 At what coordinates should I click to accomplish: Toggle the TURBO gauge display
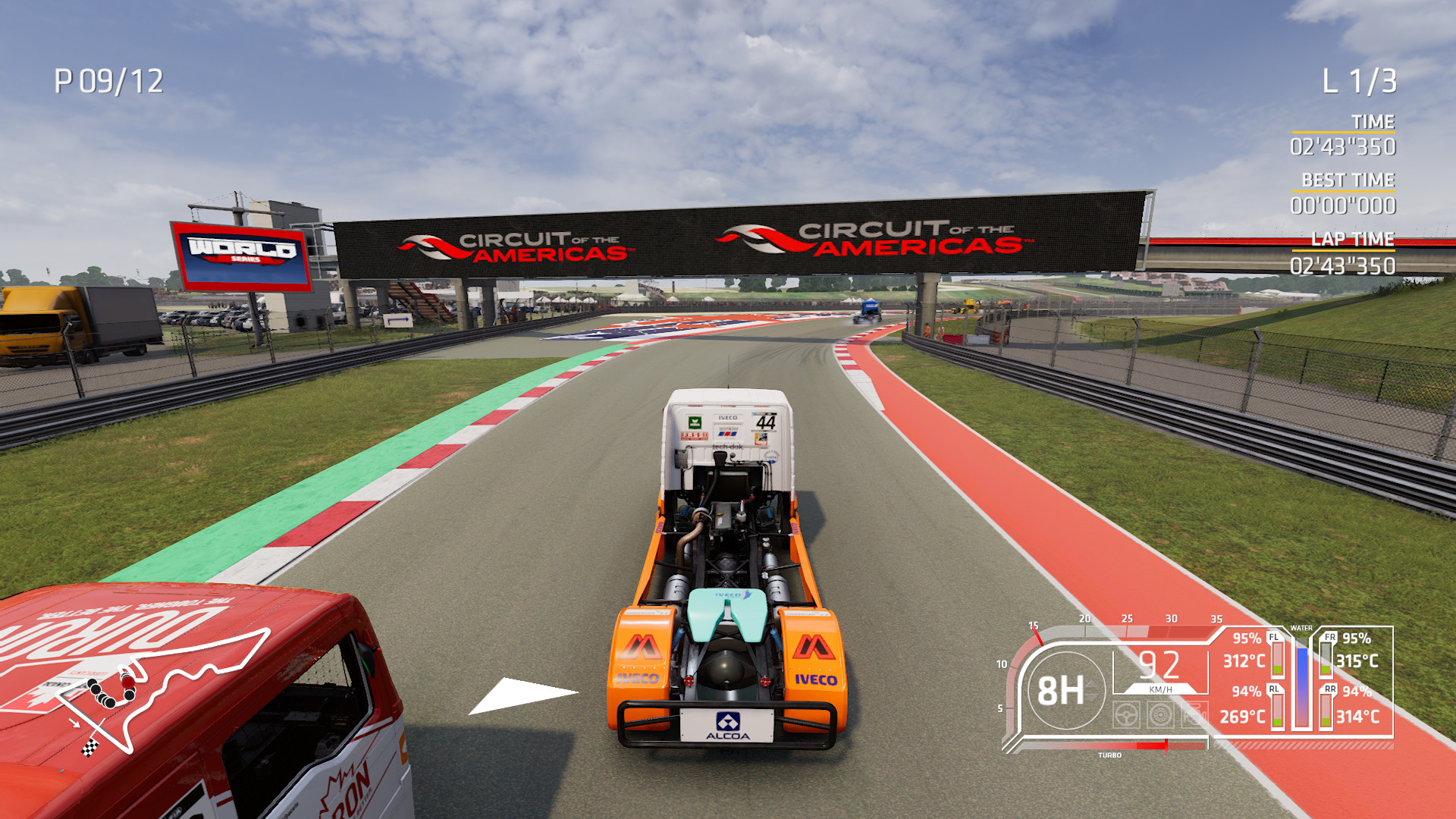pyautogui.click(x=1110, y=755)
